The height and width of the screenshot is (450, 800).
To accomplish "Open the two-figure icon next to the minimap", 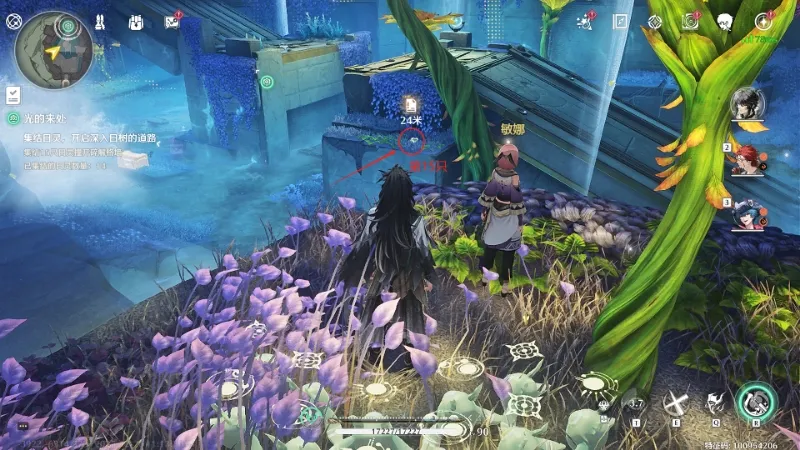I will coord(101,22).
